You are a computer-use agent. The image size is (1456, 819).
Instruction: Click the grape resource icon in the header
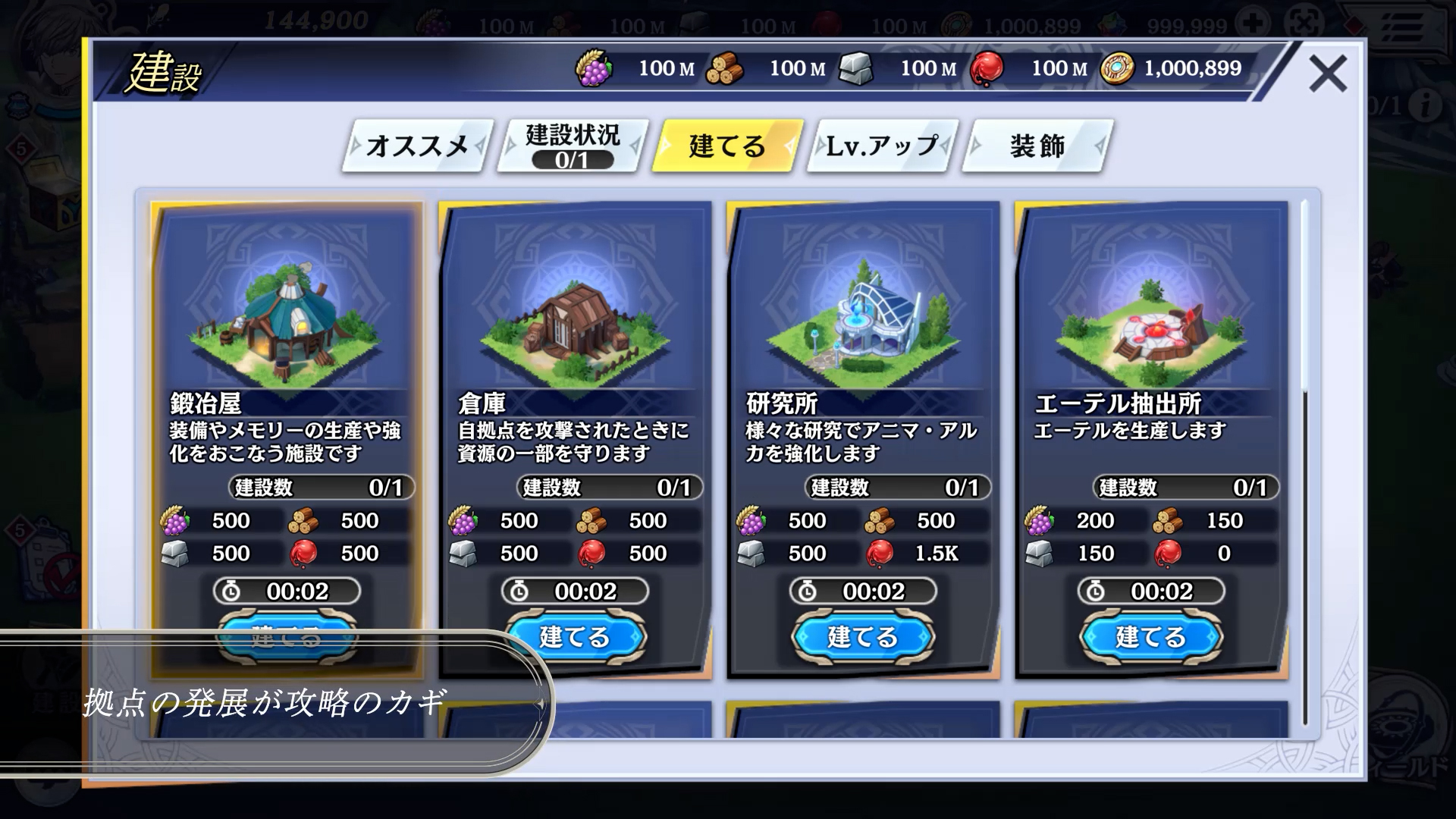[x=596, y=68]
